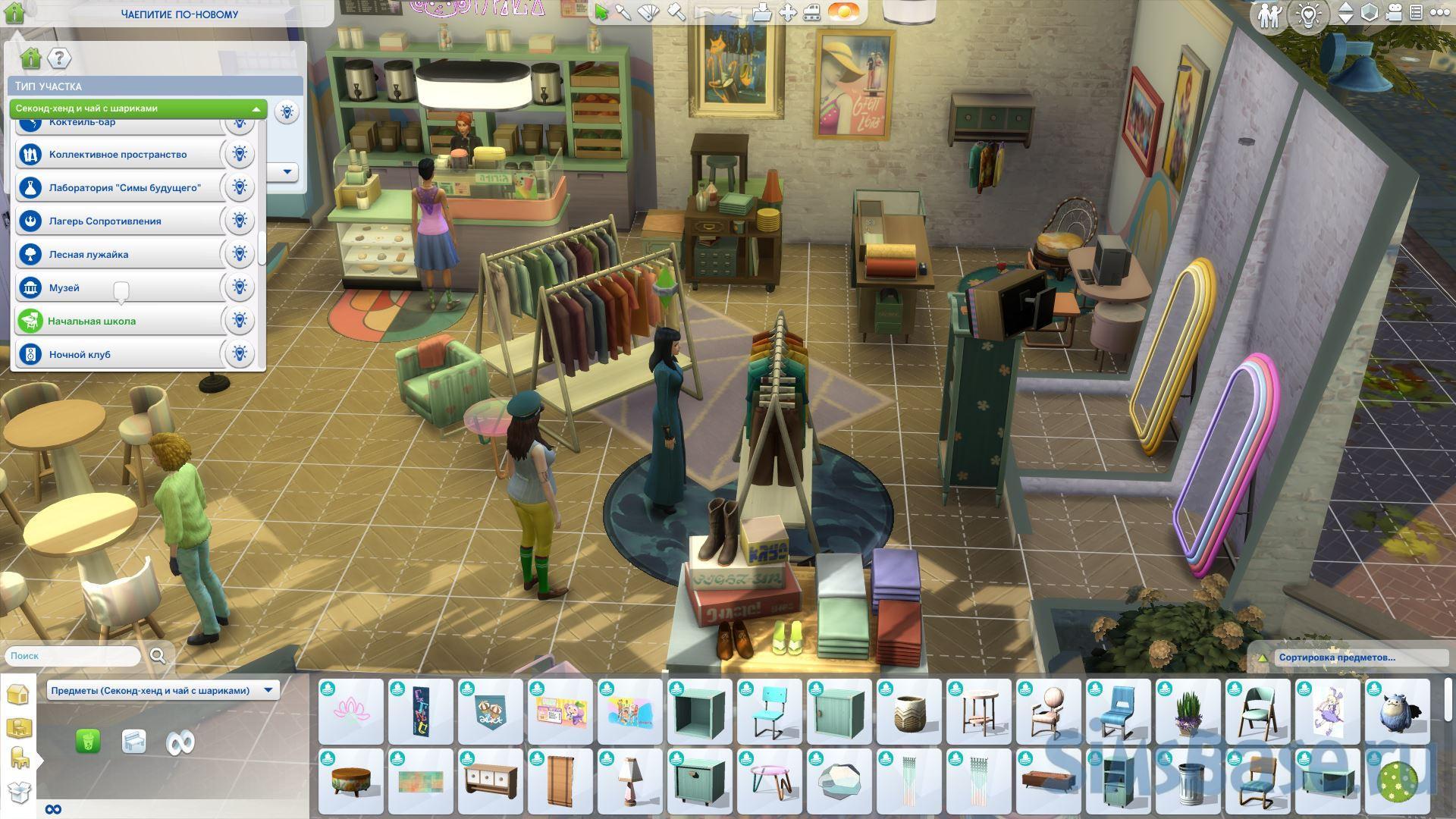Activate the eyedropper tool
The height and width of the screenshot is (819, 1456).
pos(623,13)
